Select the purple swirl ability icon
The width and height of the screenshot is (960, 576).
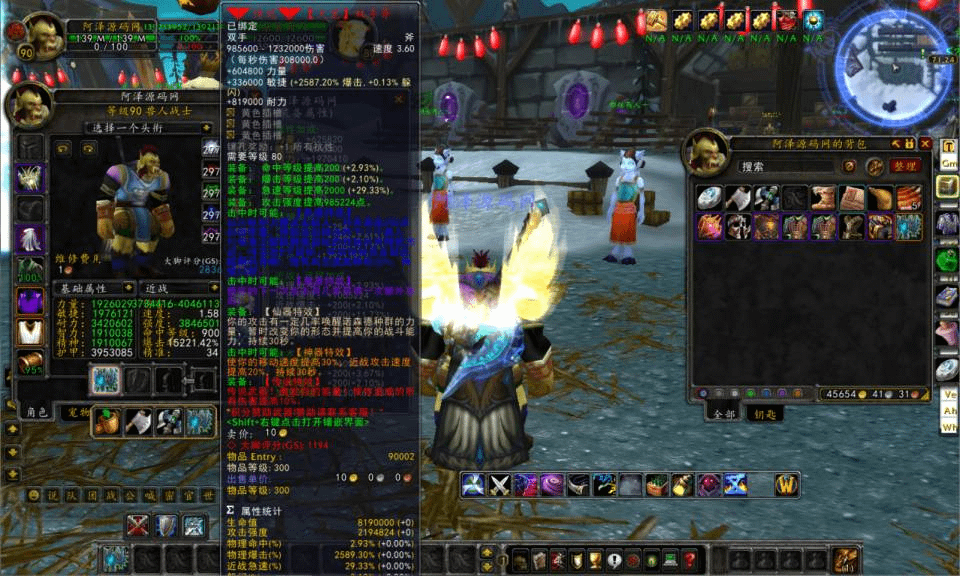[x=552, y=486]
